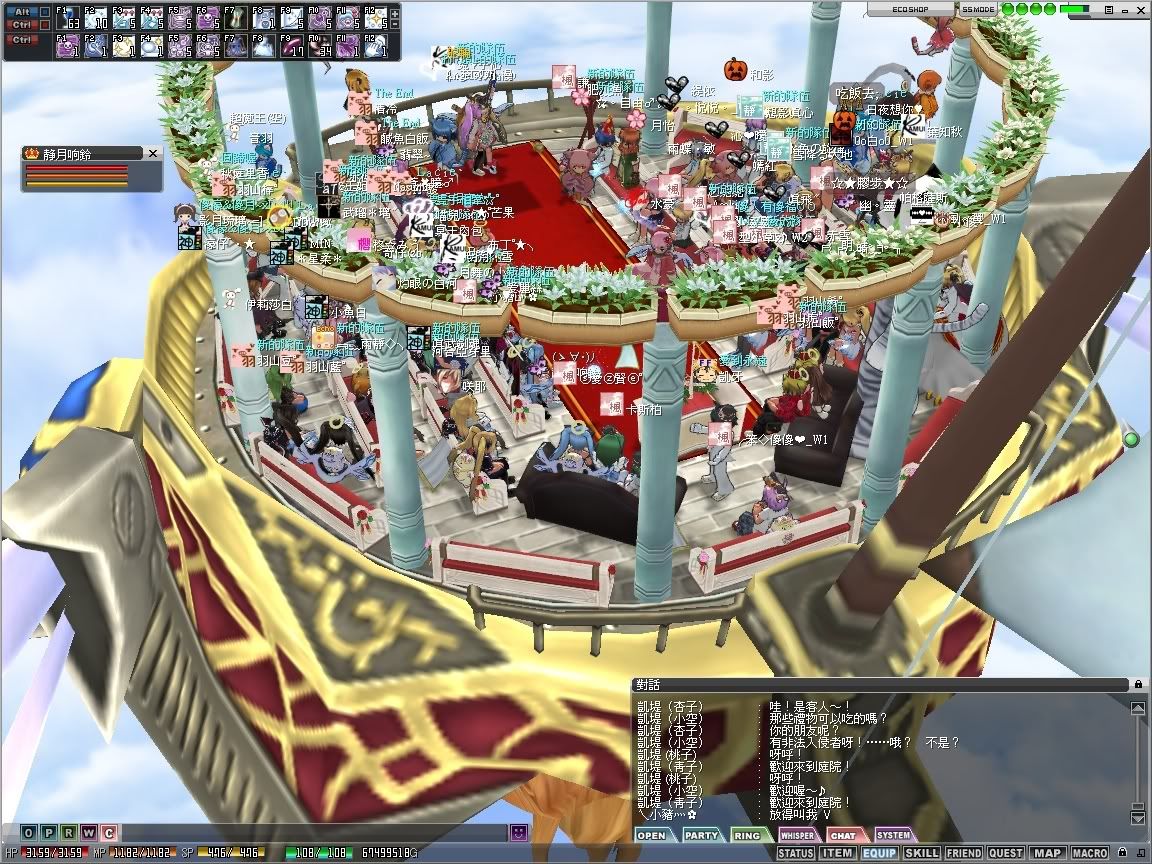Screen dimensions: 1152x864
Task: Toggle SS MODE
Action: point(977,8)
